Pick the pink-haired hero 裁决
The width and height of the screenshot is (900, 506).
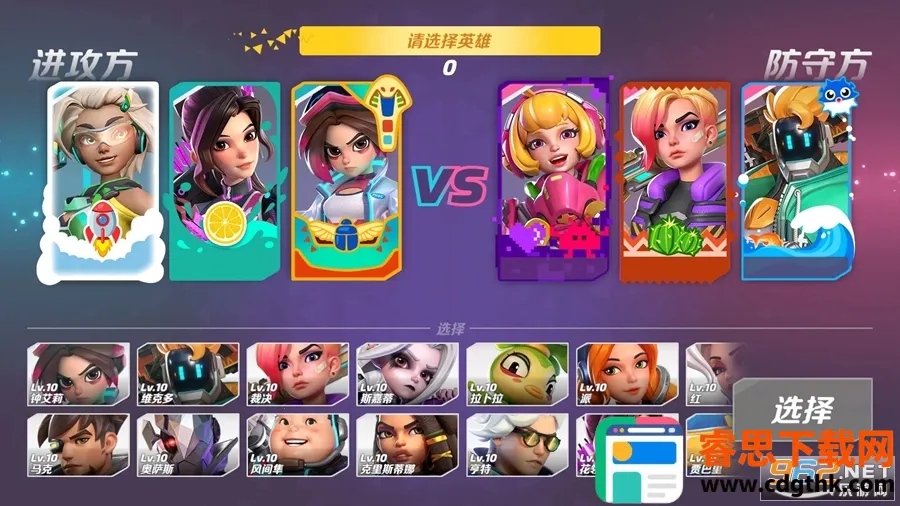(298, 373)
